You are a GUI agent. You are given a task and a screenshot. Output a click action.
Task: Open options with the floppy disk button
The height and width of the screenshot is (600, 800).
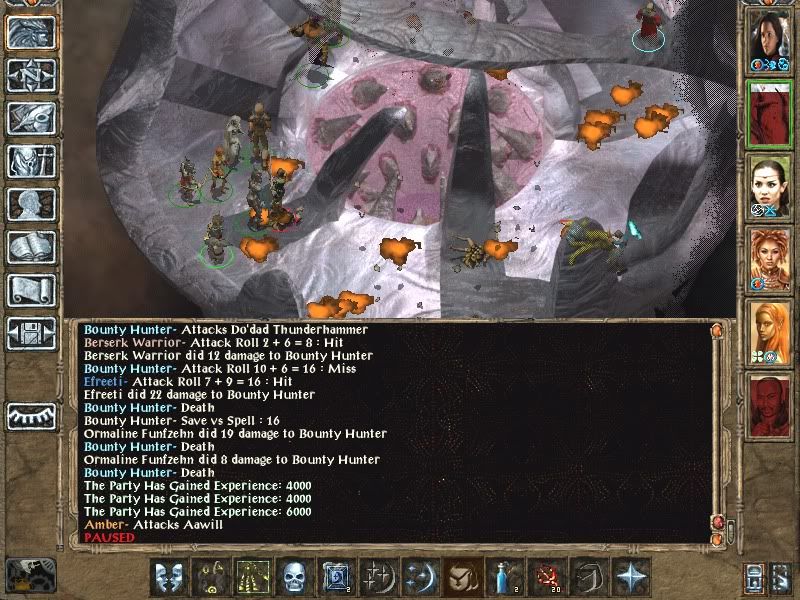point(30,333)
